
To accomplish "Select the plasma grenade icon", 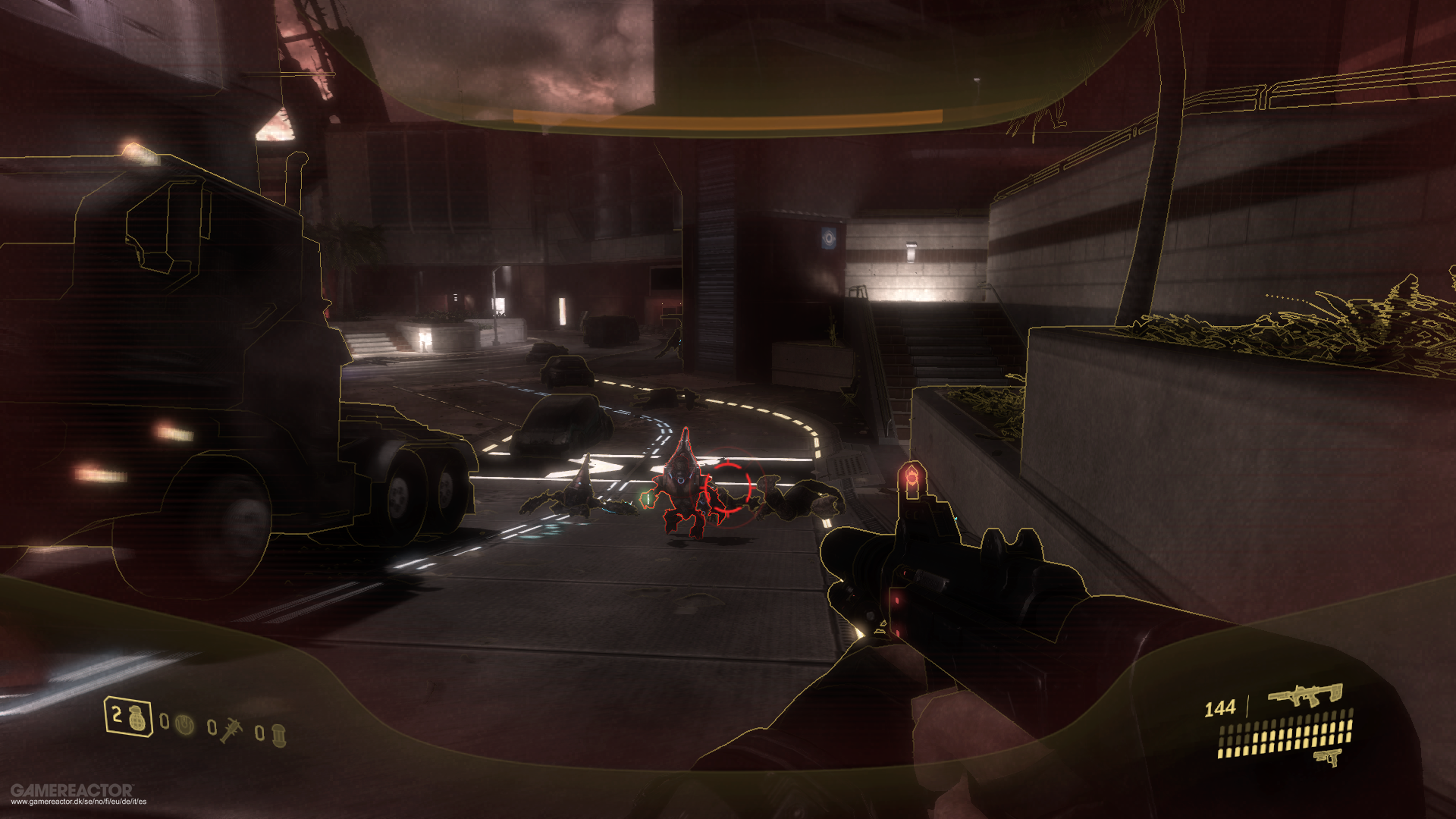I will pyautogui.click(x=185, y=725).
